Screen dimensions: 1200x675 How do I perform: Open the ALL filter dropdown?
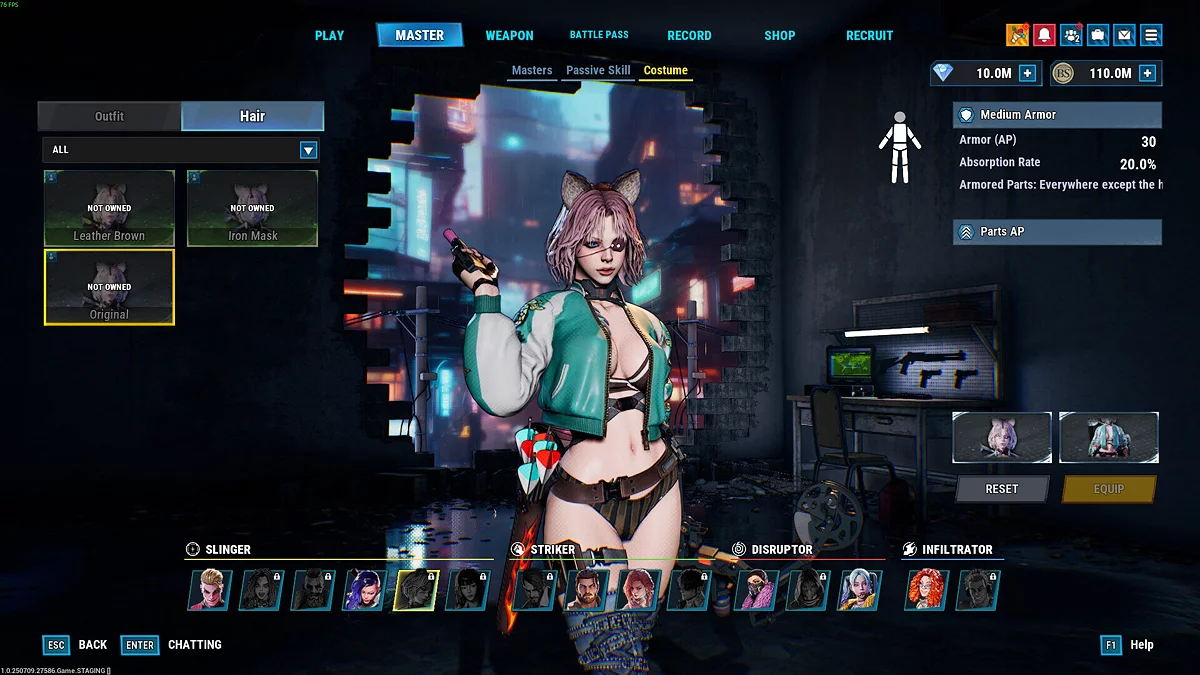[309, 150]
